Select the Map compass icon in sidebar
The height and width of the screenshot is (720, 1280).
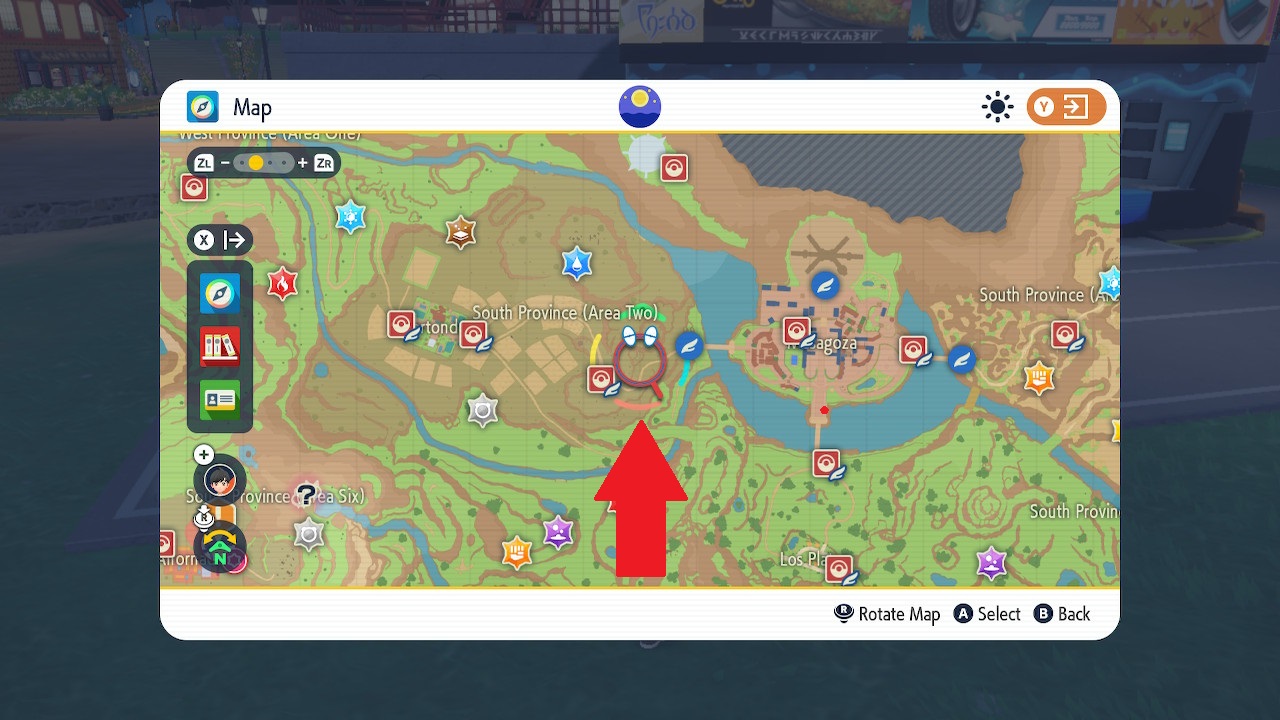click(x=220, y=293)
